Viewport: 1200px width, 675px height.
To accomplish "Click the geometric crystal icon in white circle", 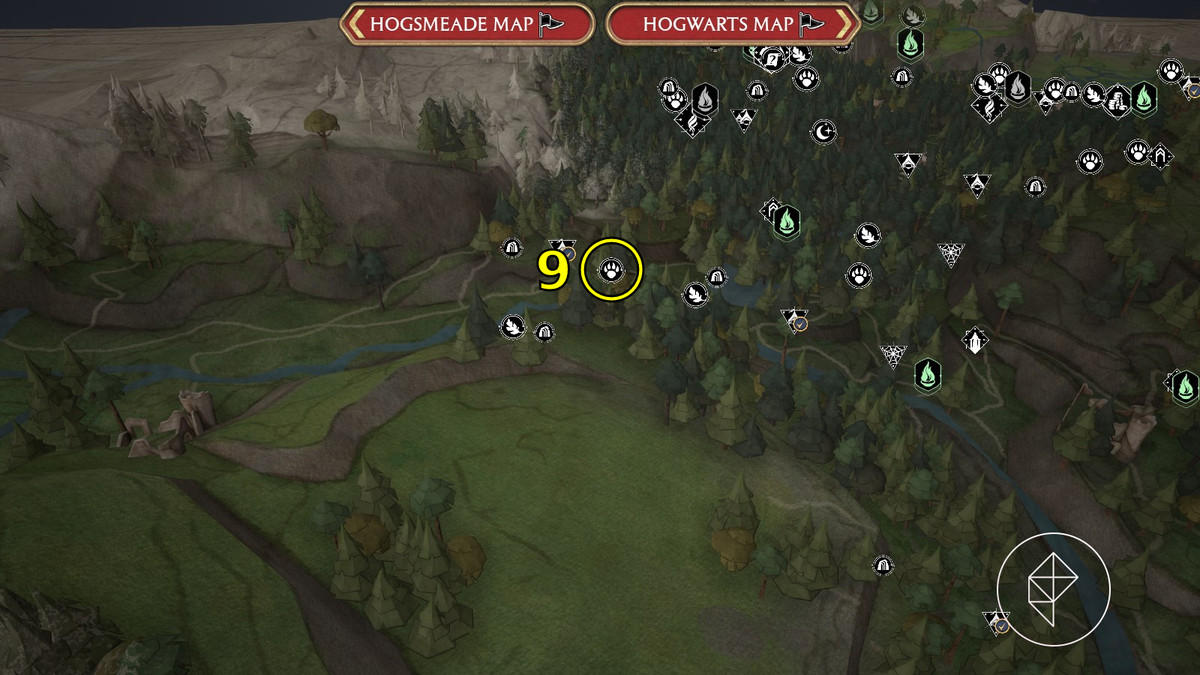I will coord(1053,589).
